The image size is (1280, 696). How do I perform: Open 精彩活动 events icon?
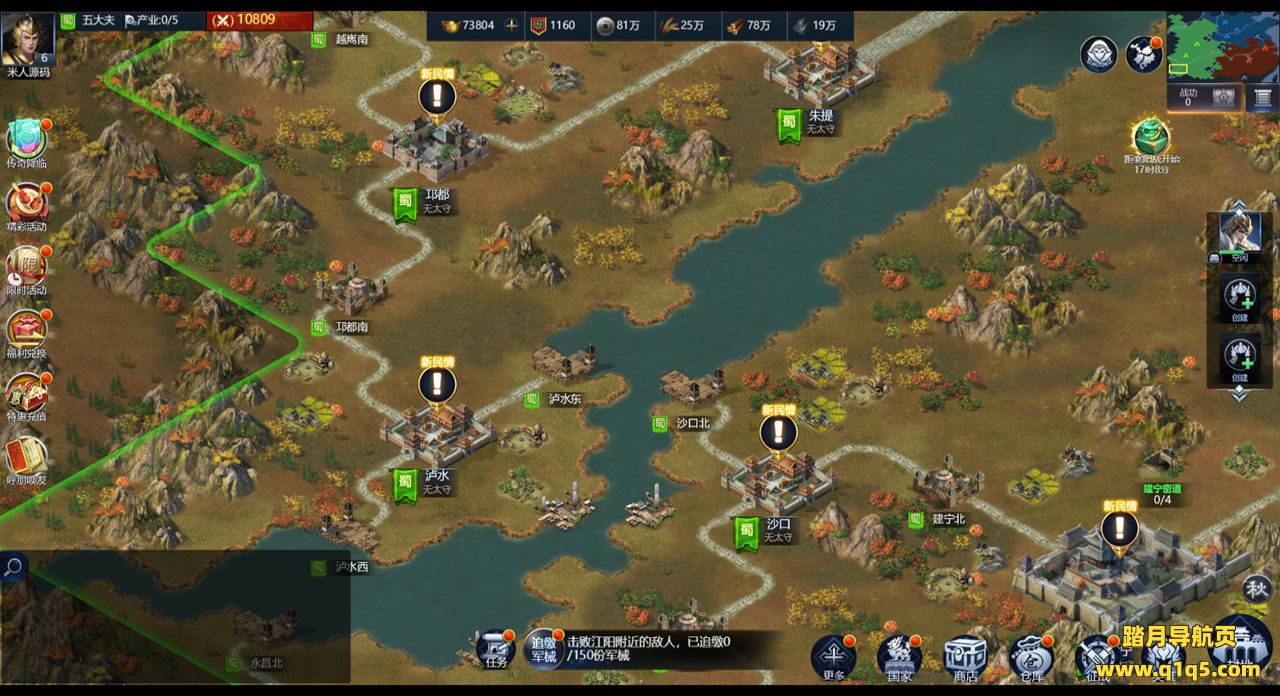pyautogui.click(x=27, y=204)
